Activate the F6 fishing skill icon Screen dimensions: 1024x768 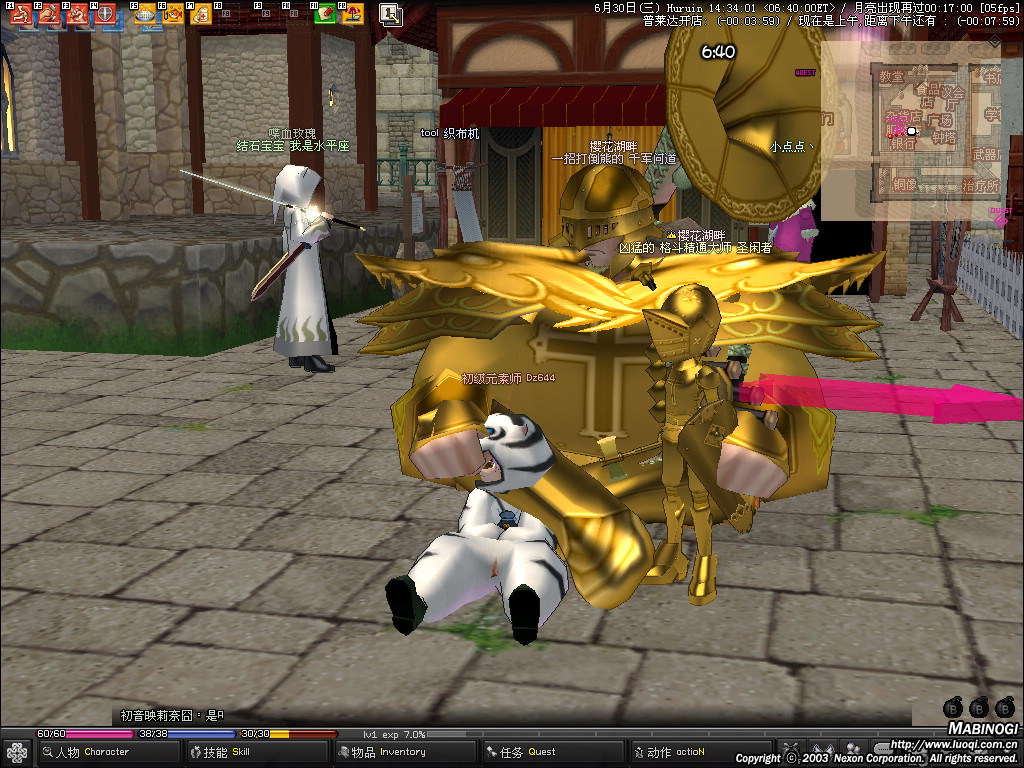173,14
